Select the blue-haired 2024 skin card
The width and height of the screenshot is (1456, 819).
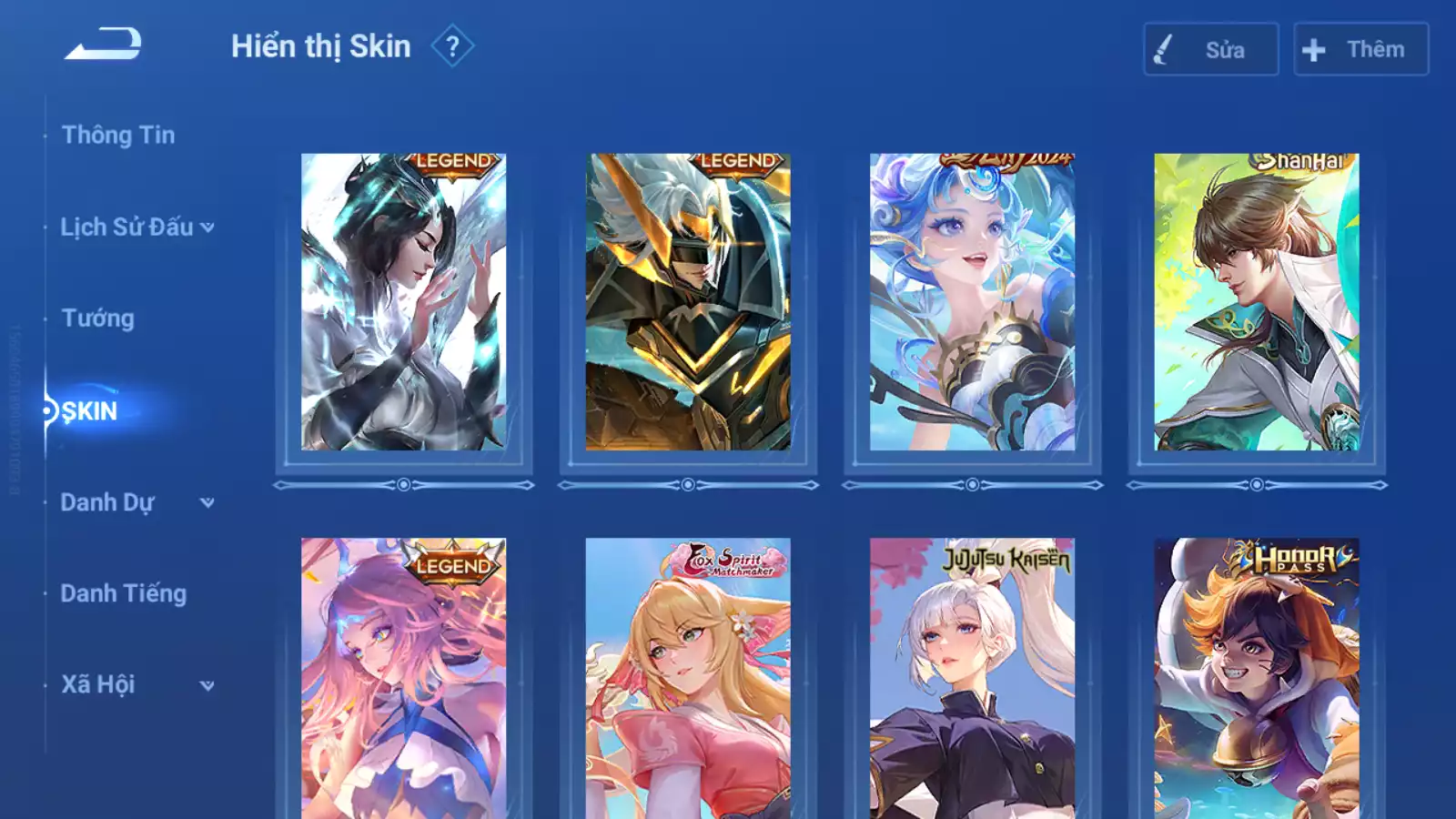click(x=972, y=302)
